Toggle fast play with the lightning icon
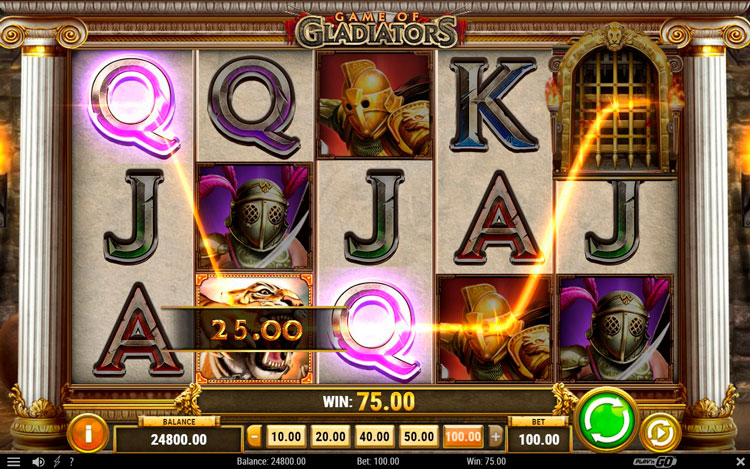Image resolution: width=750 pixels, height=469 pixels. (x=56, y=462)
